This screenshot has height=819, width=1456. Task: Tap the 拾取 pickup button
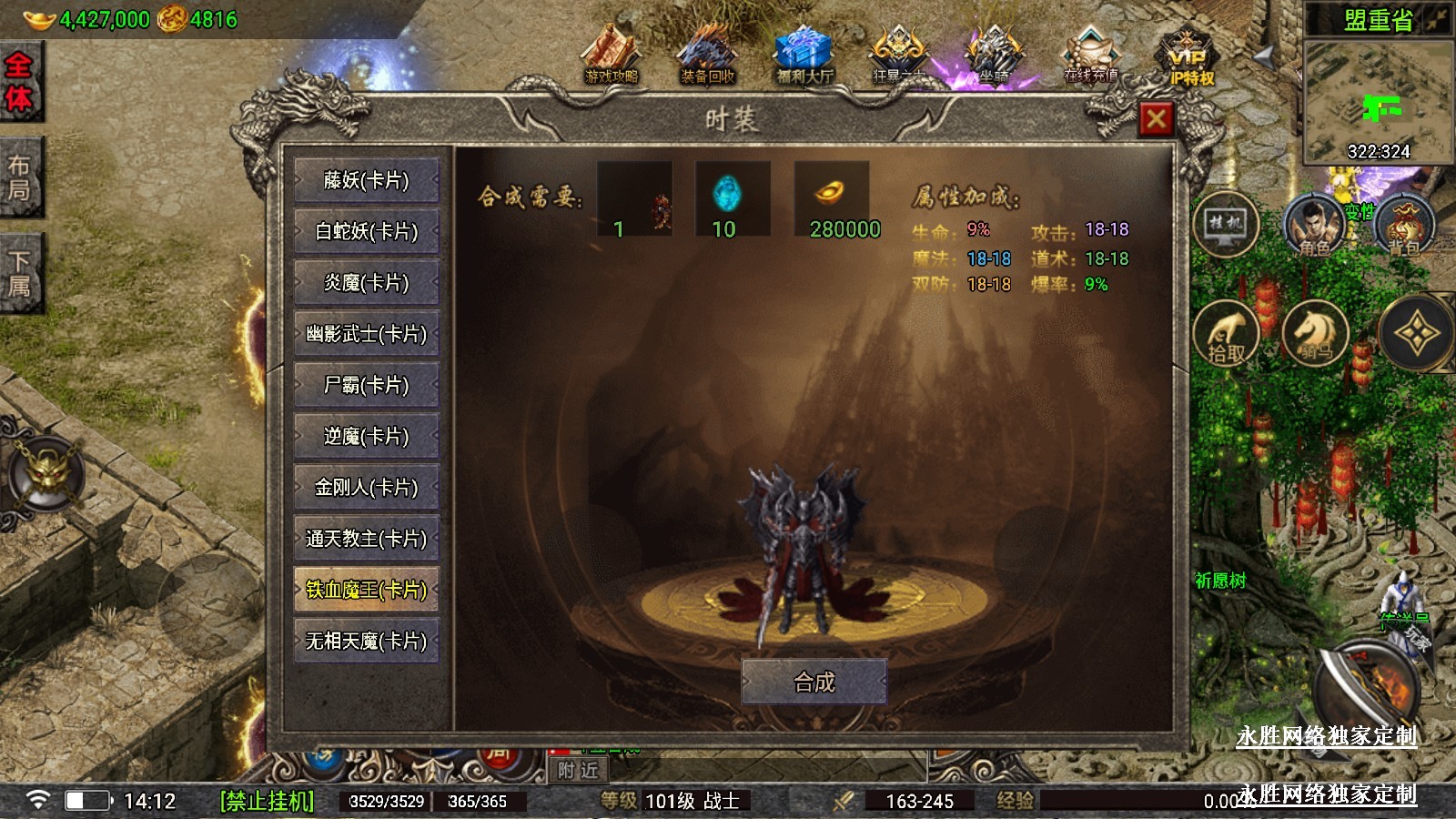[x=1226, y=334]
